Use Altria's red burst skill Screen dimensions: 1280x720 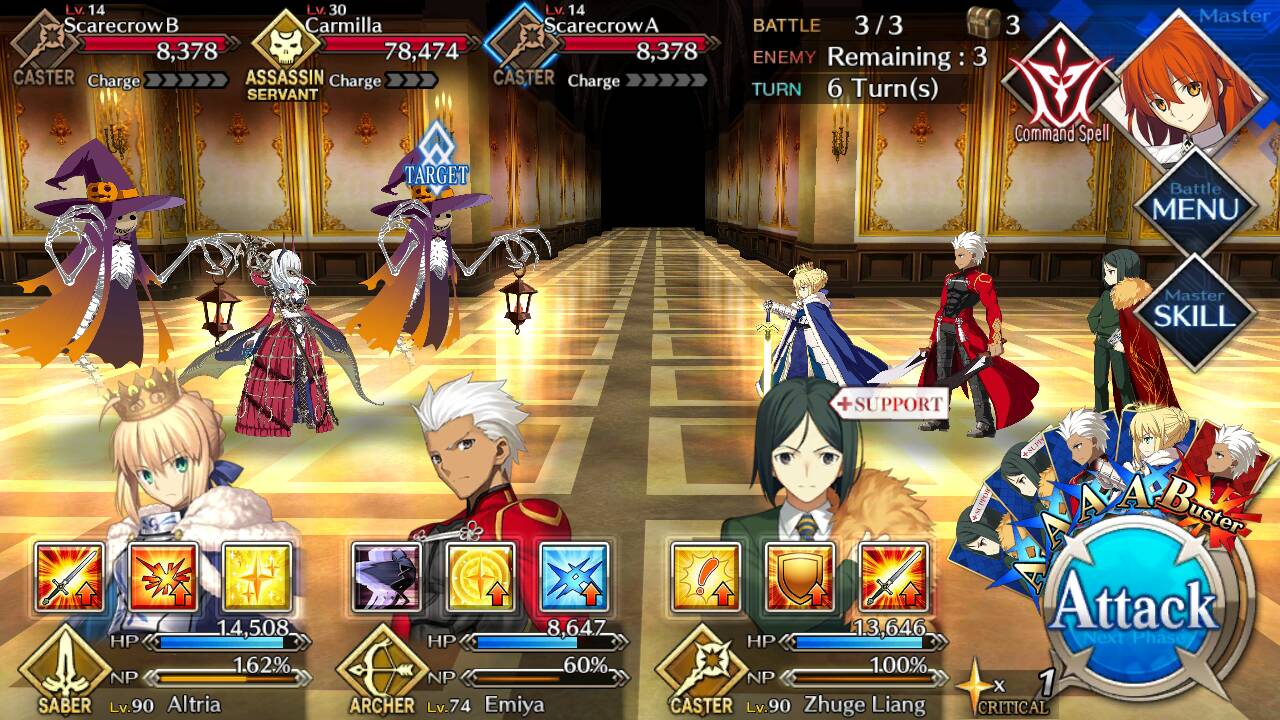(x=163, y=577)
